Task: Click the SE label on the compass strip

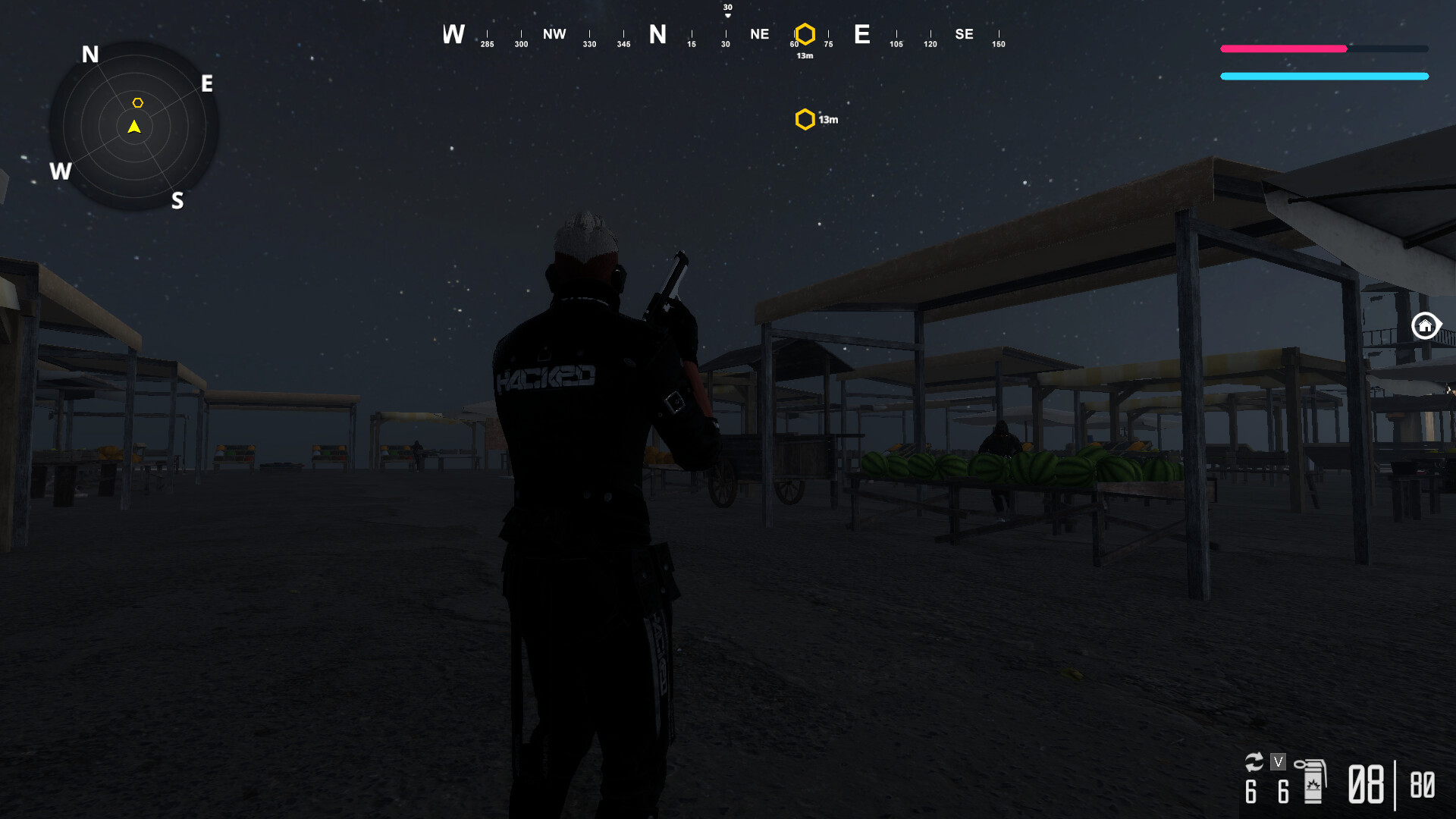Action: (x=964, y=33)
